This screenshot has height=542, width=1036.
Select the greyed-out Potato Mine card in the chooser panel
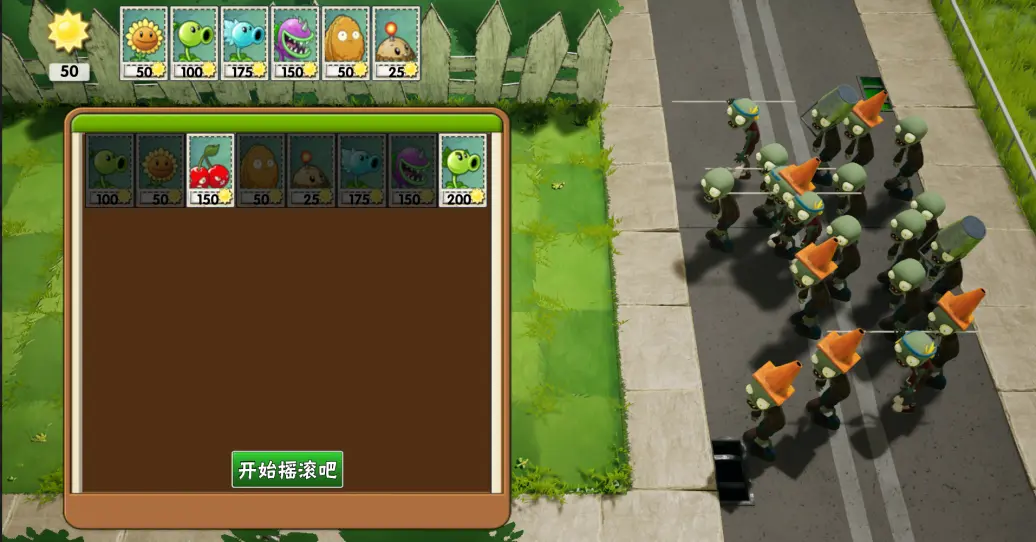tap(312, 170)
